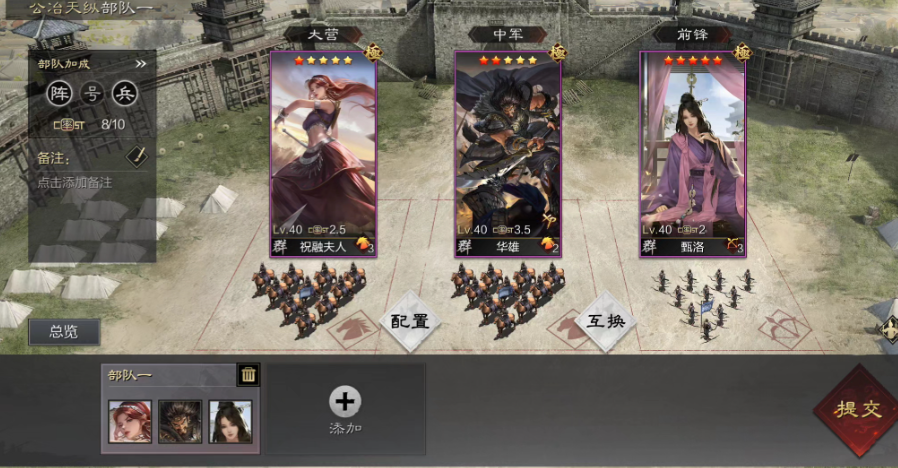
Task: Open the 号 bonus circle
Action: pyautogui.click(x=92, y=94)
